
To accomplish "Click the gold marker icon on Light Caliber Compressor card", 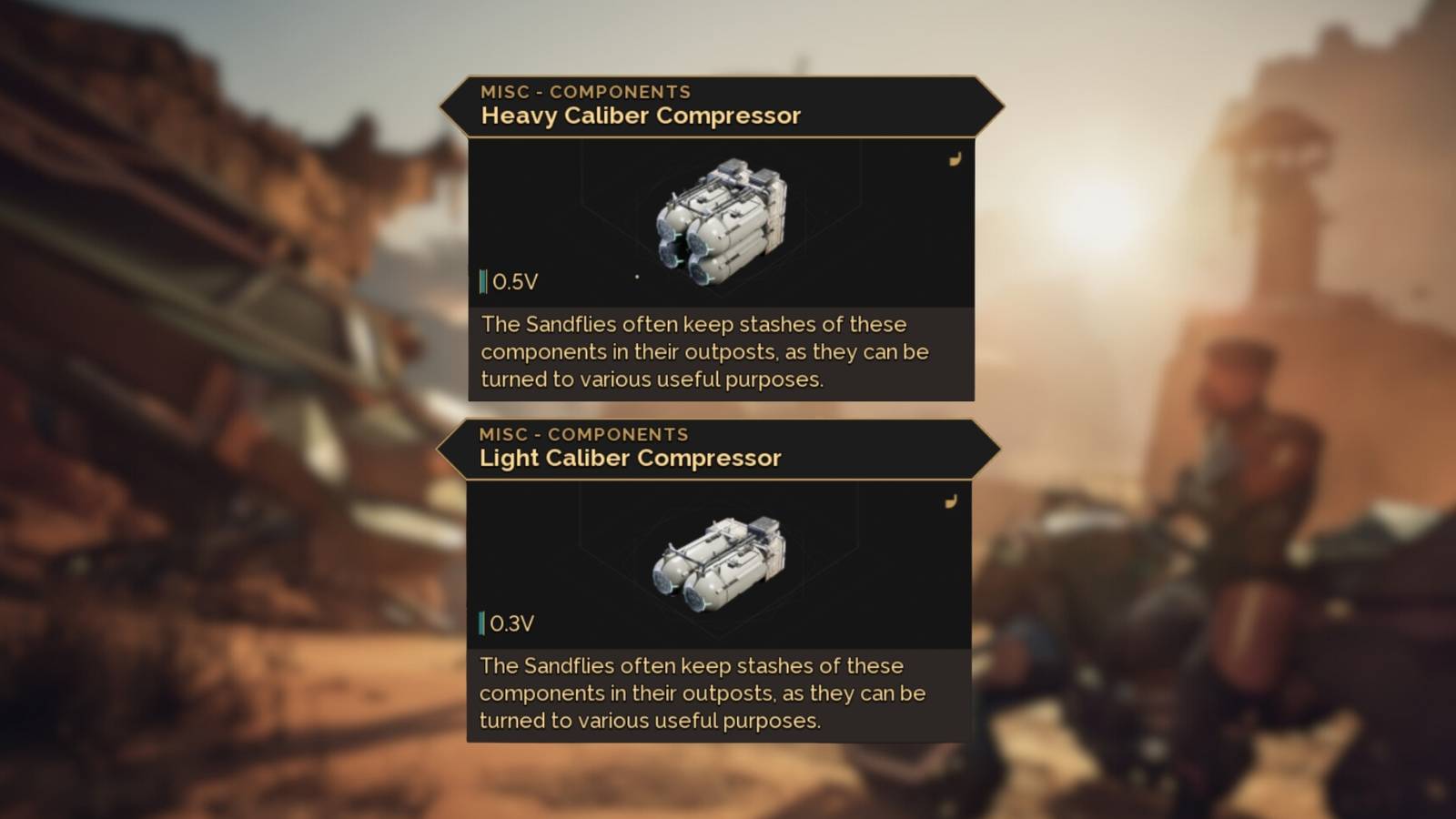I will pos(952,501).
